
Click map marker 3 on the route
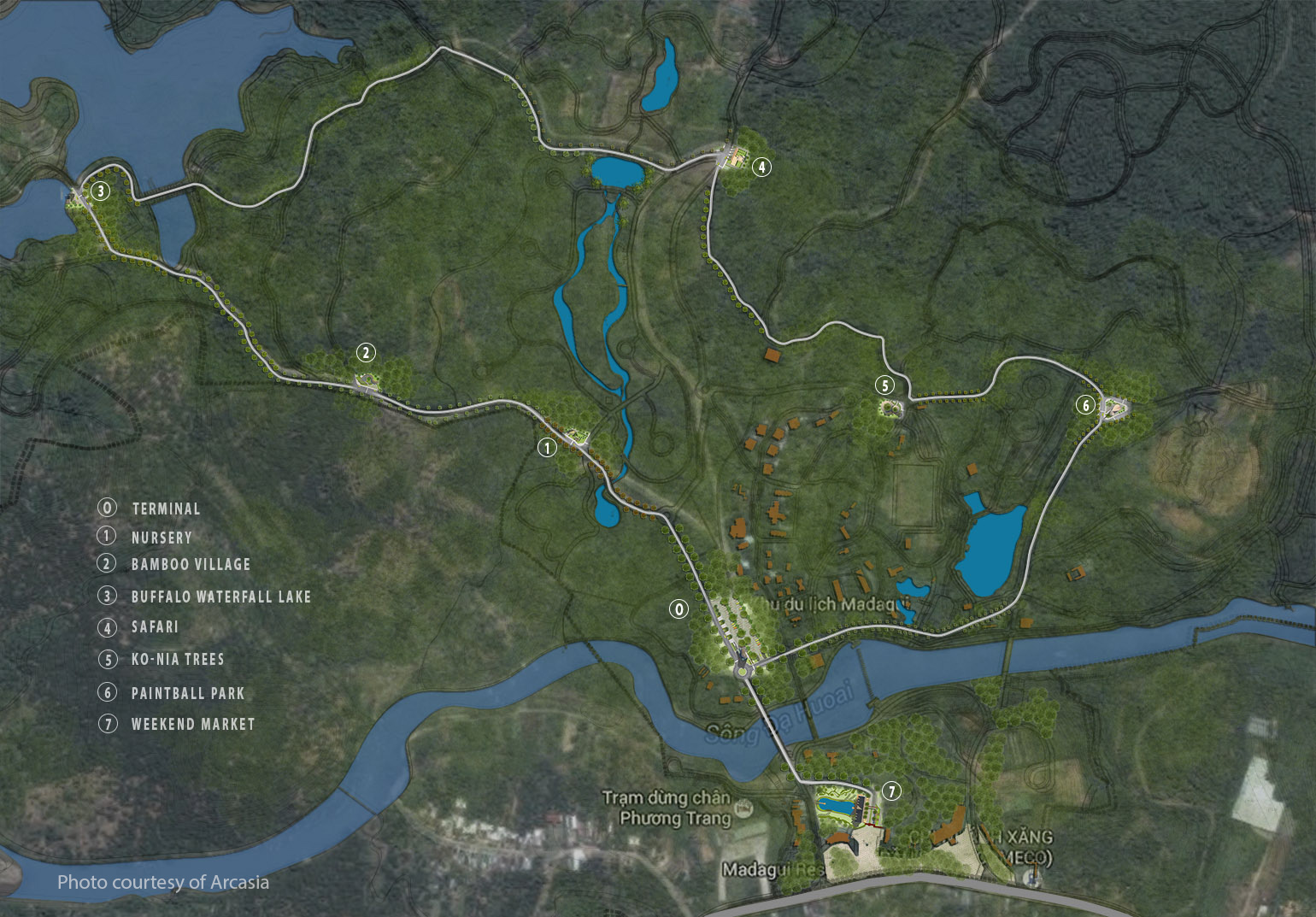pos(101,191)
